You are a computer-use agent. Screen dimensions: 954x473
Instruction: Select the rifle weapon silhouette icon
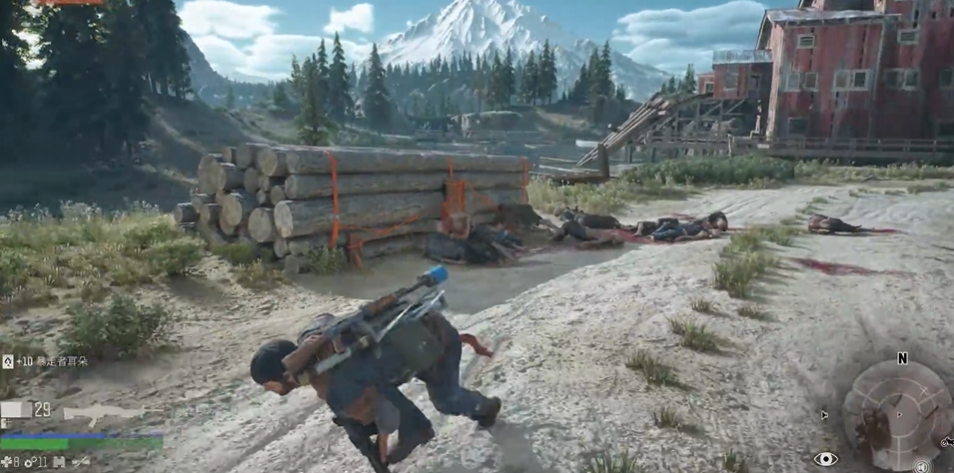point(103,412)
